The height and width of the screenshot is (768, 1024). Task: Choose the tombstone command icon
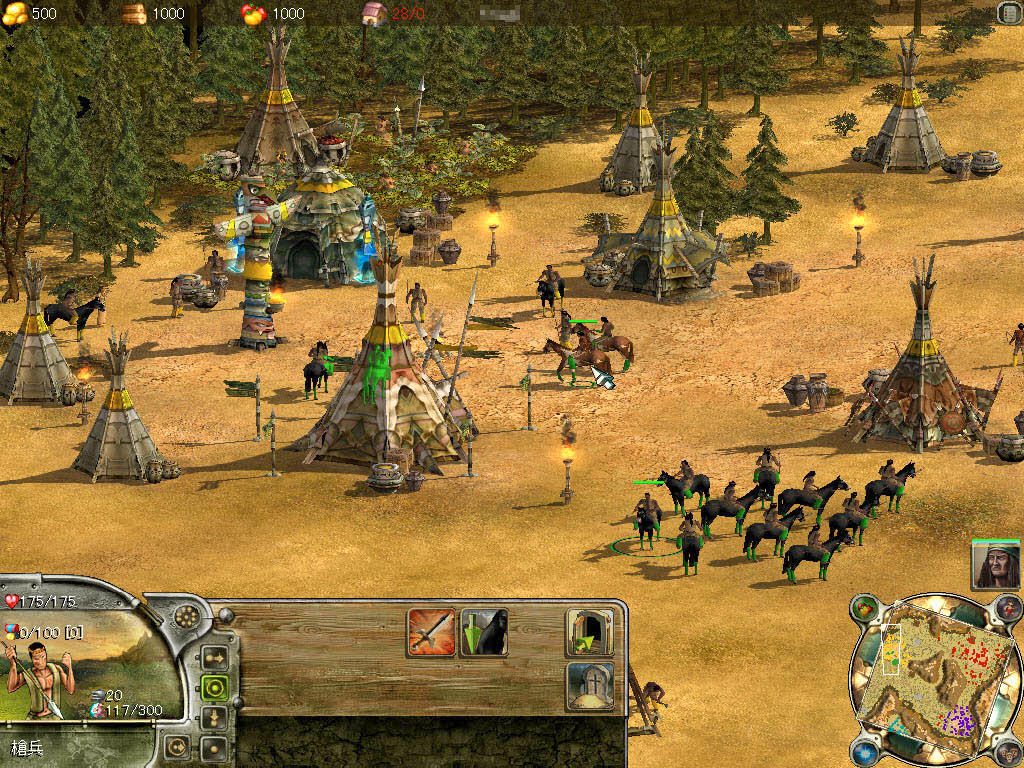coord(590,685)
